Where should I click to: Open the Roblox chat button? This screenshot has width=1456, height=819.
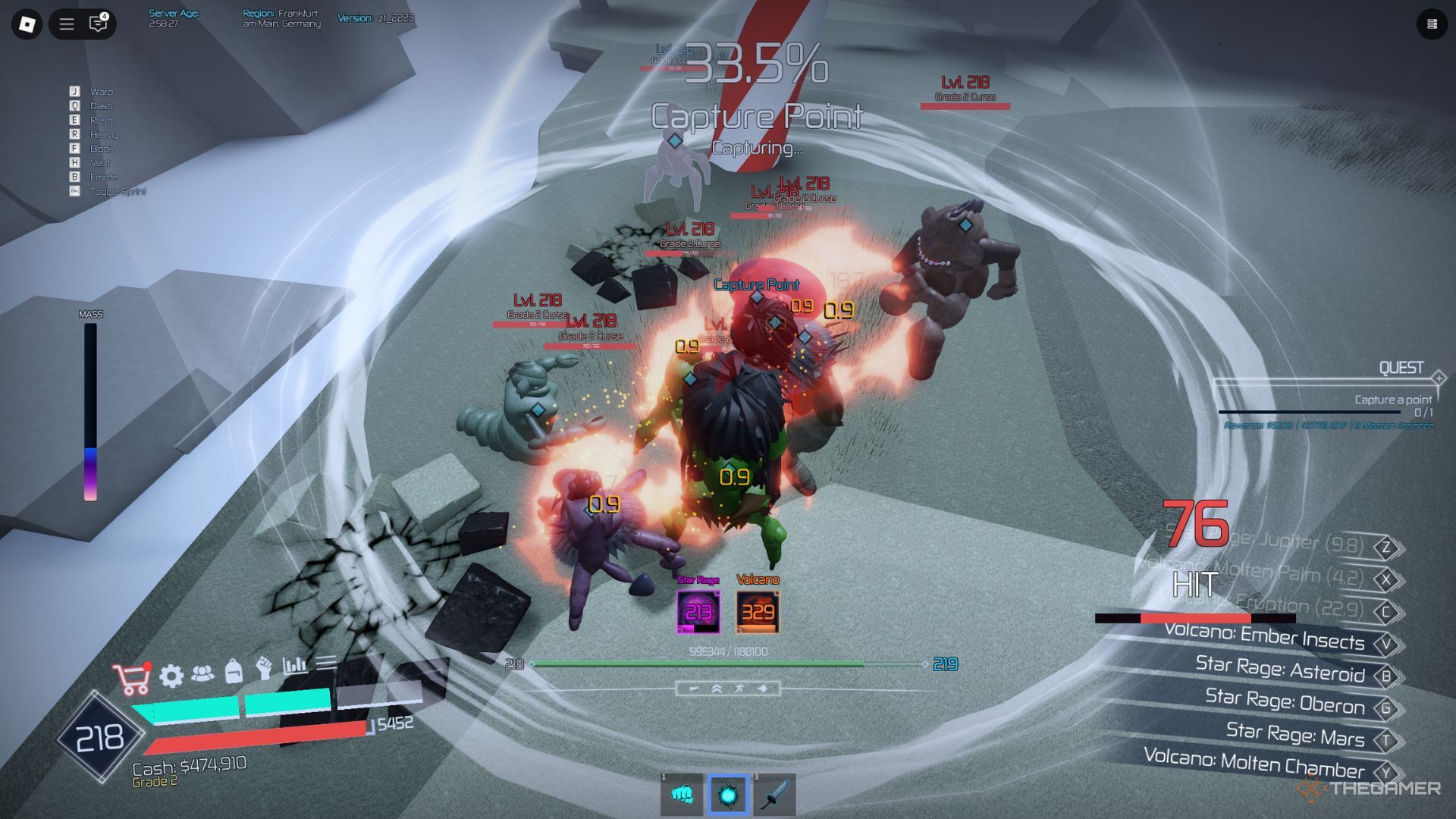[99, 24]
